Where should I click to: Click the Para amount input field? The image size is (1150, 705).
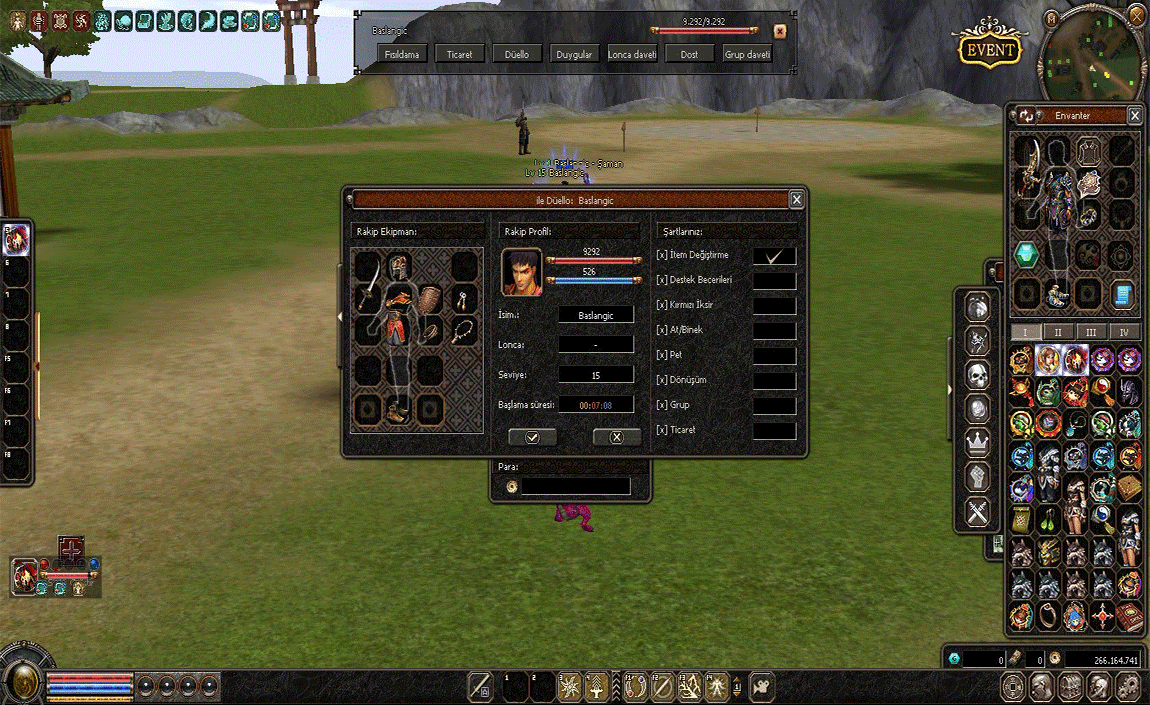(x=576, y=486)
